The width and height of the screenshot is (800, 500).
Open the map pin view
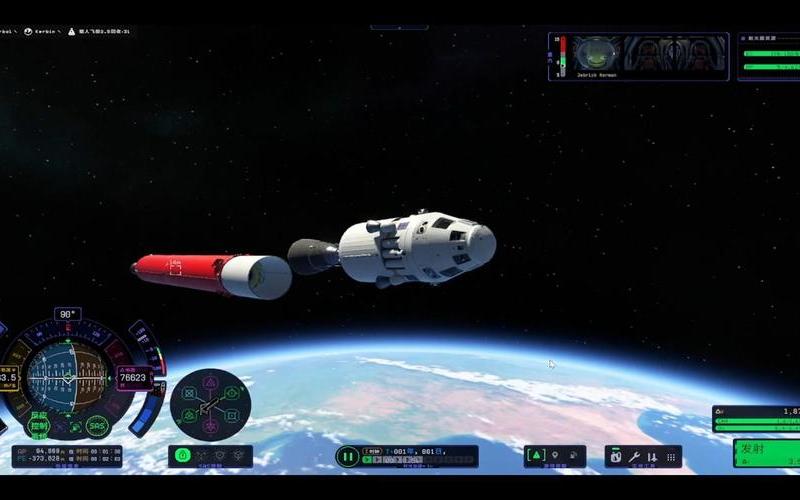pos(555,456)
